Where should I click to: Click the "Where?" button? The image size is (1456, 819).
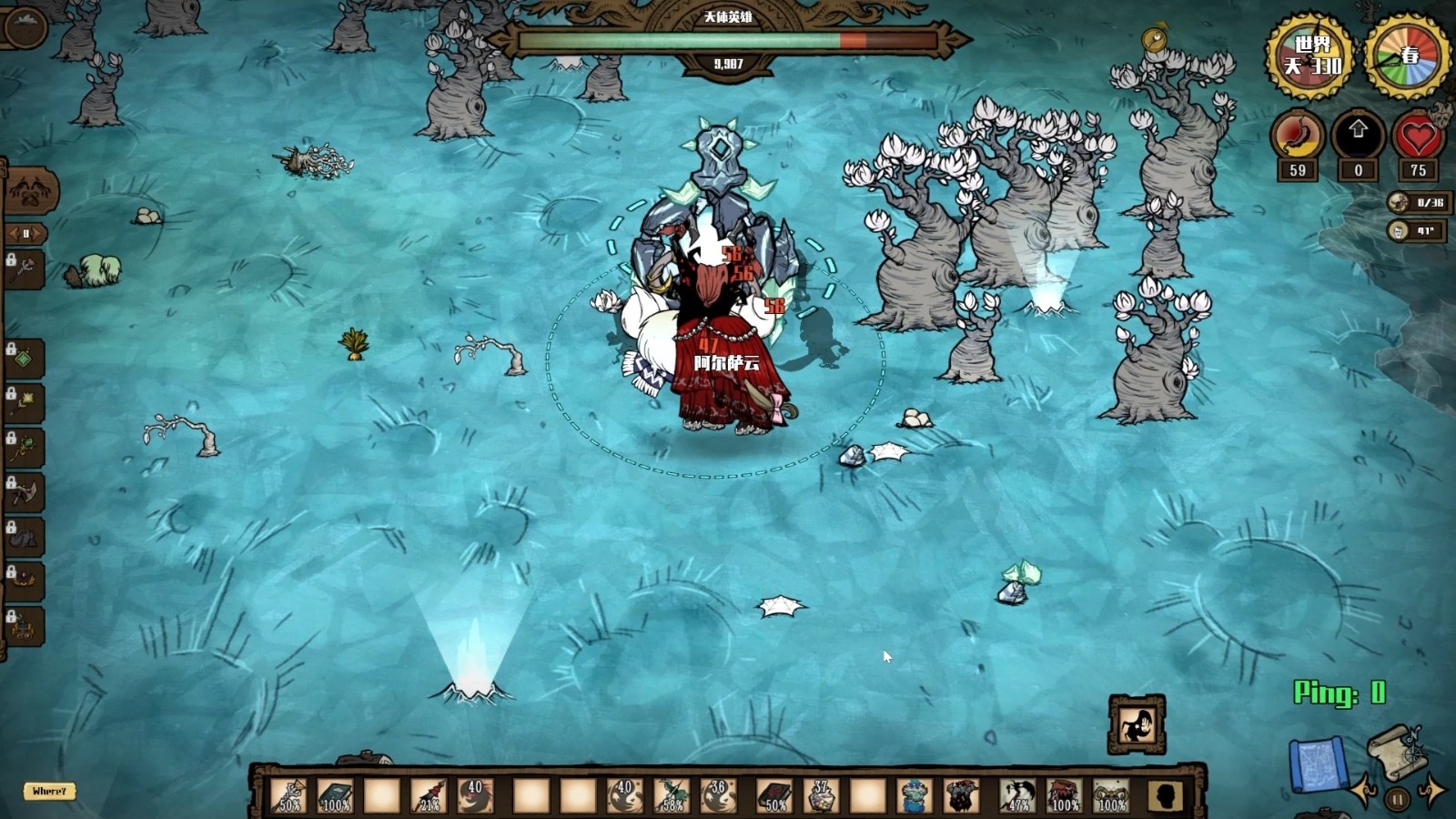(x=49, y=791)
